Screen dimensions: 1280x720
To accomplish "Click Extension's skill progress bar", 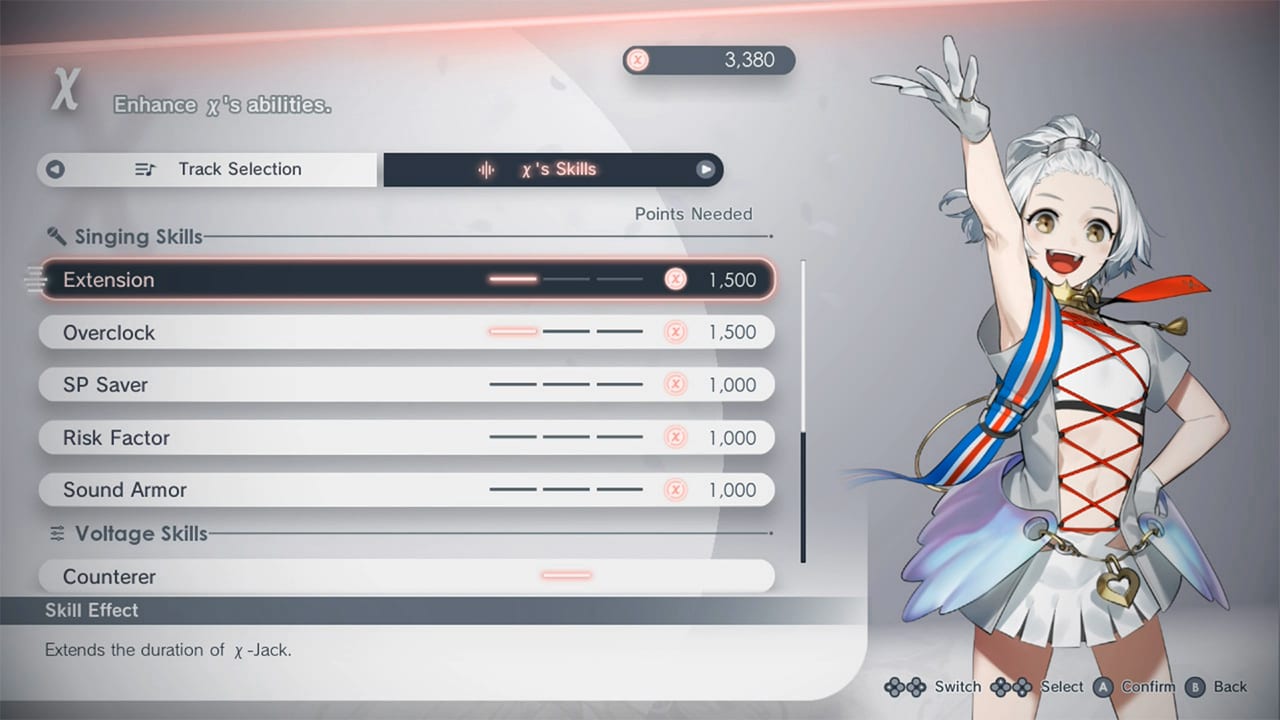I will pos(565,280).
